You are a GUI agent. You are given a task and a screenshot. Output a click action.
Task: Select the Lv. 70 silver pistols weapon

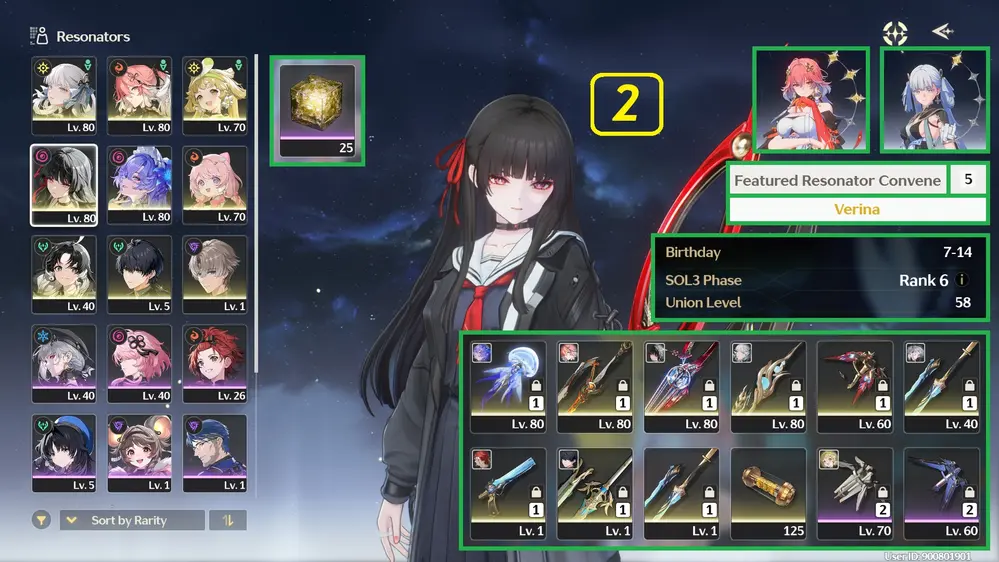pos(856,492)
